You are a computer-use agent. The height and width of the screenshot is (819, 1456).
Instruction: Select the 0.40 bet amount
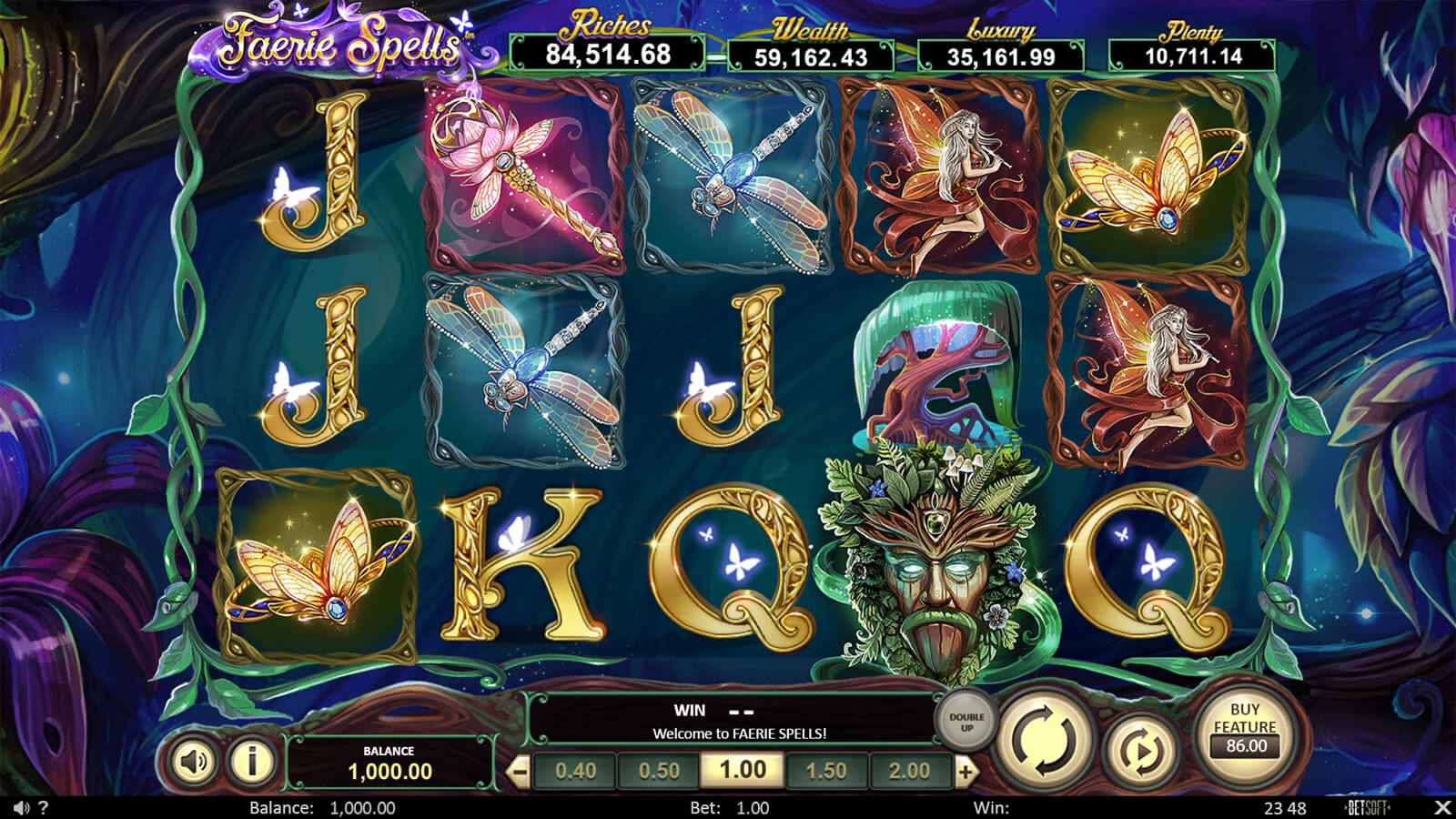click(575, 772)
